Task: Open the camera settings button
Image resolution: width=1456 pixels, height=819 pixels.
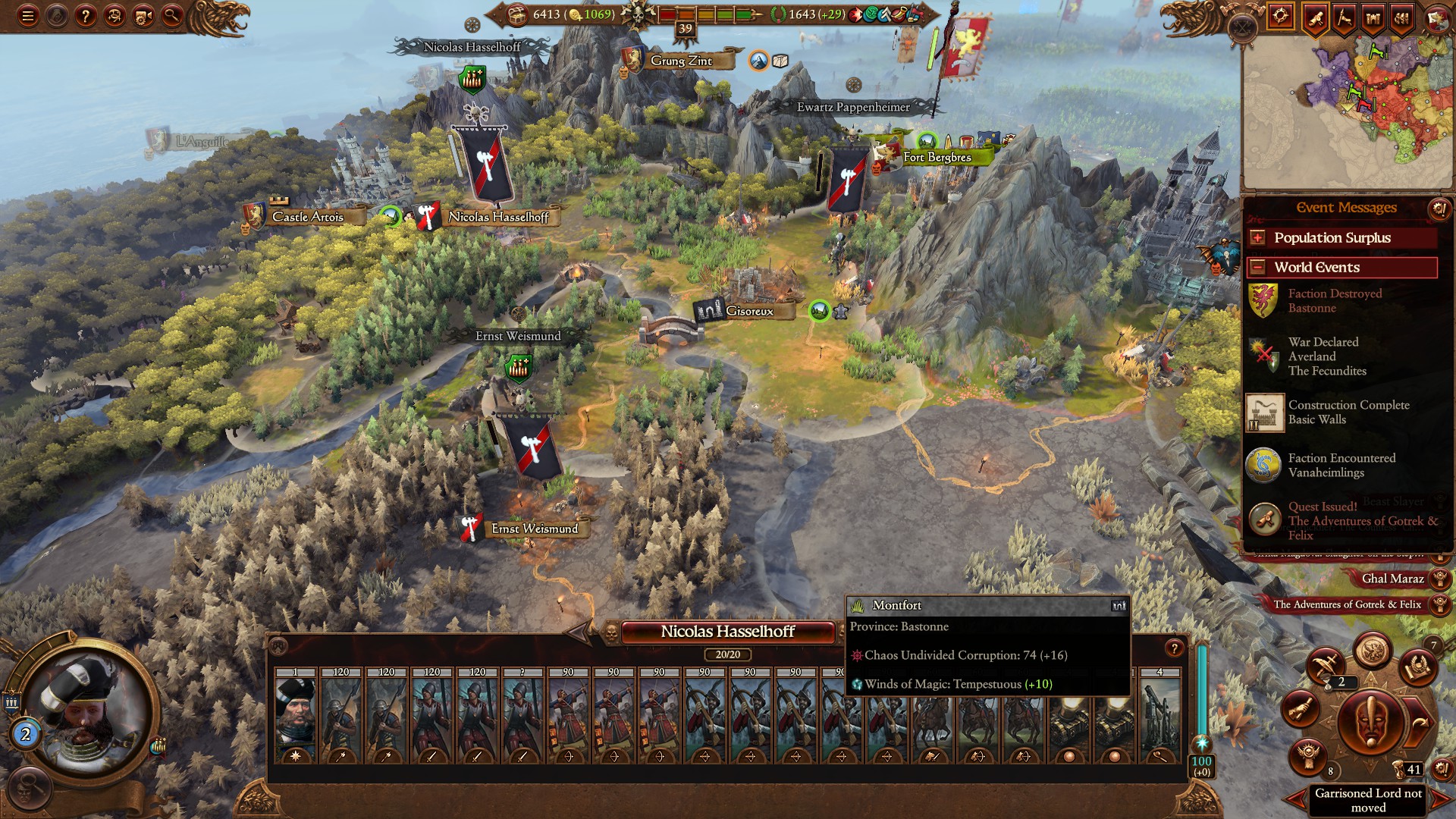Action: coord(143,15)
